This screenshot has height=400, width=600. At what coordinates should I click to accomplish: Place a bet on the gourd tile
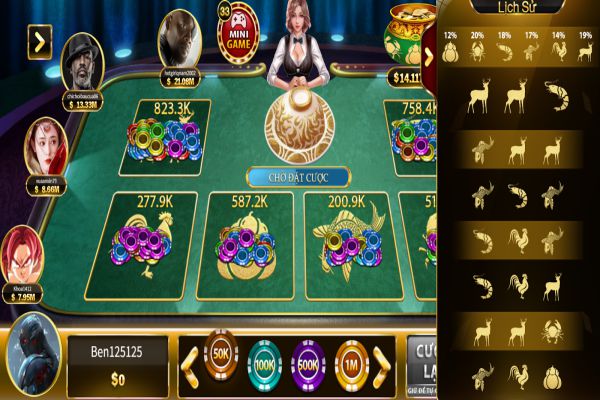pos(244,245)
